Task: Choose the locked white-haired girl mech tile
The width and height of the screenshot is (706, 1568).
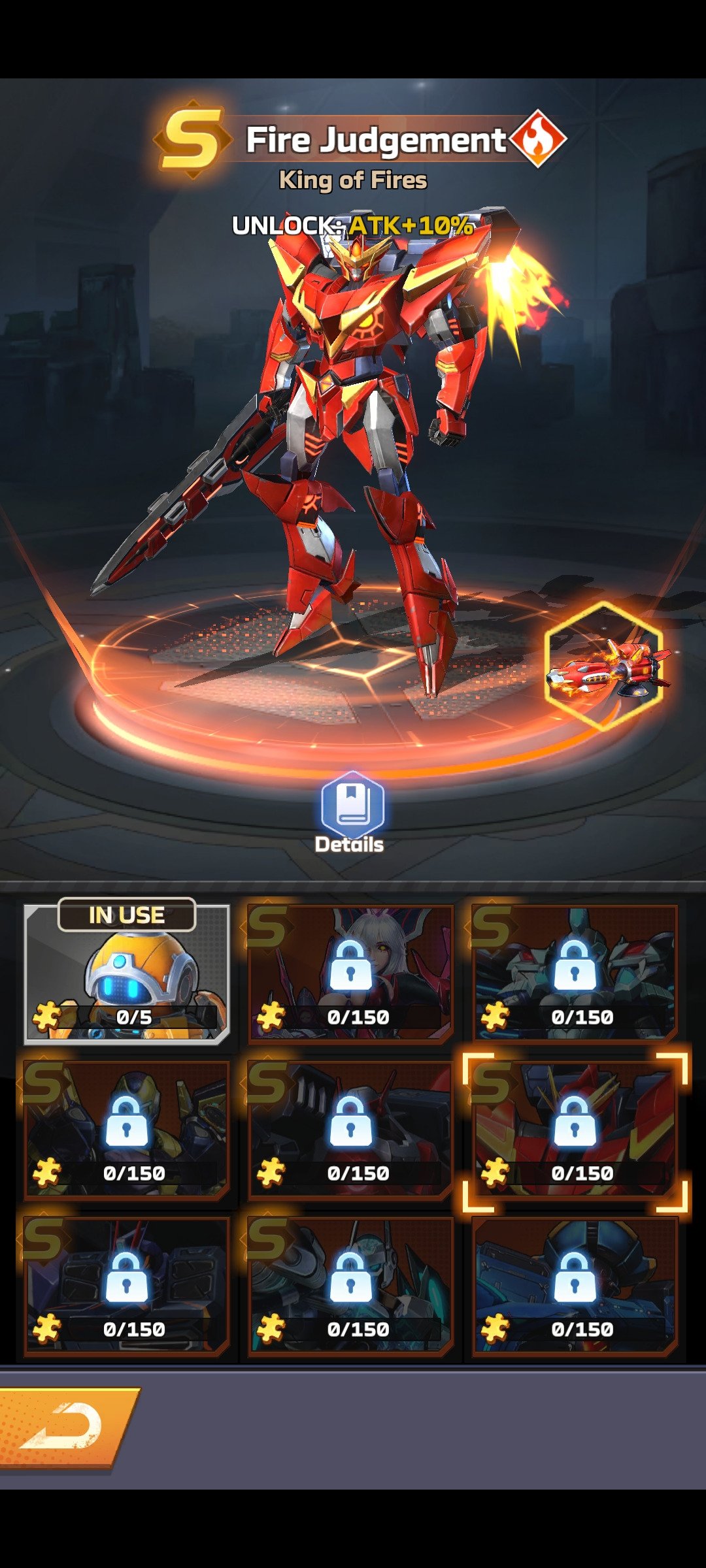Action: tap(350, 973)
